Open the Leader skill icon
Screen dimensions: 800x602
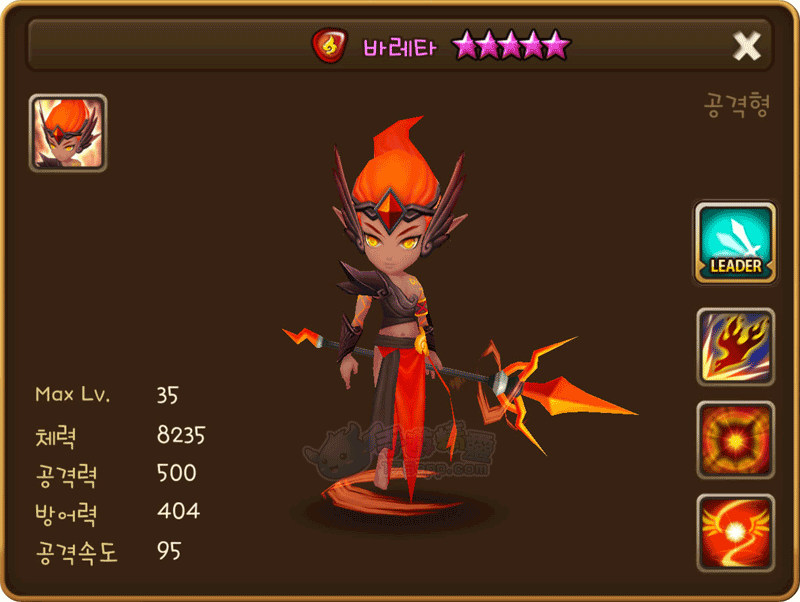pos(736,243)
